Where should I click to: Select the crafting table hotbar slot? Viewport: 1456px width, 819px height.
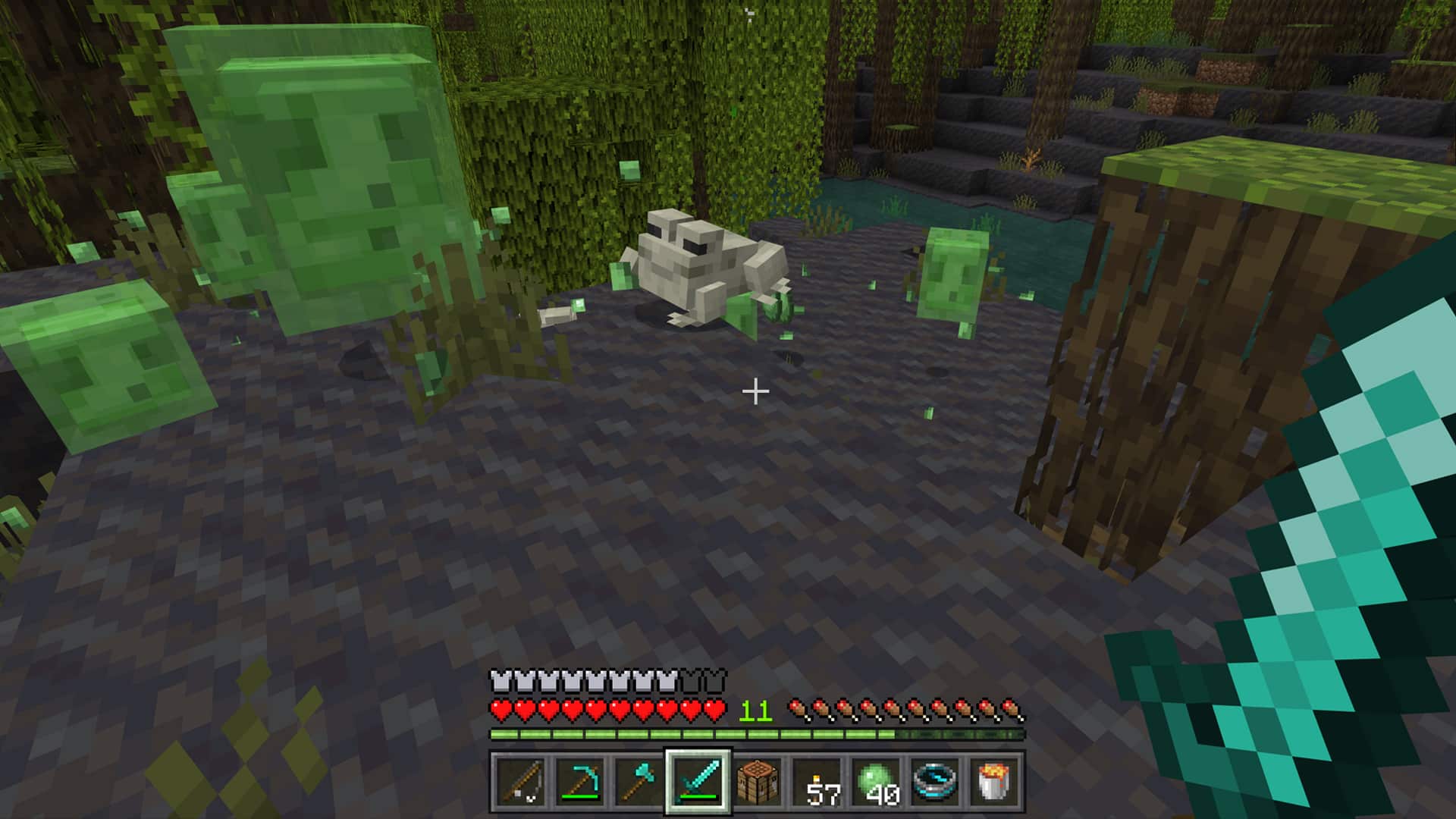click(x=758, y=780)
